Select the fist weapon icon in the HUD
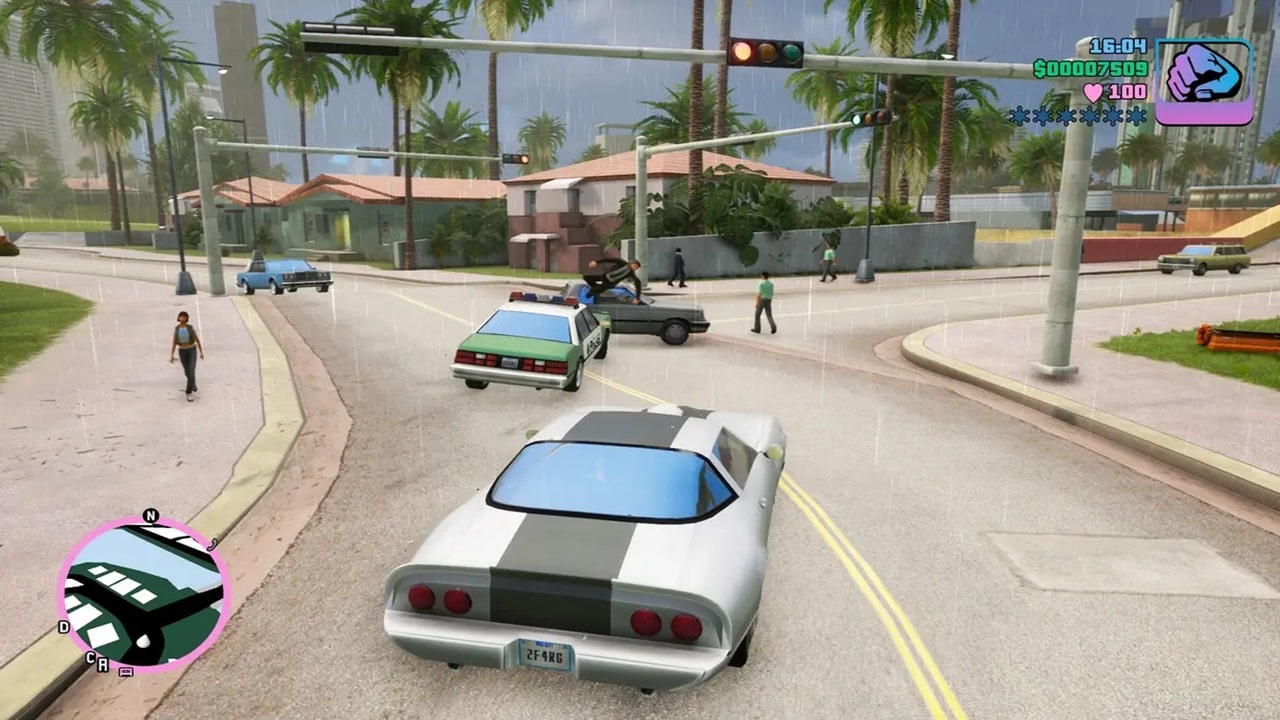The height and width of the screenshot is (720, 1280). 1204,73
